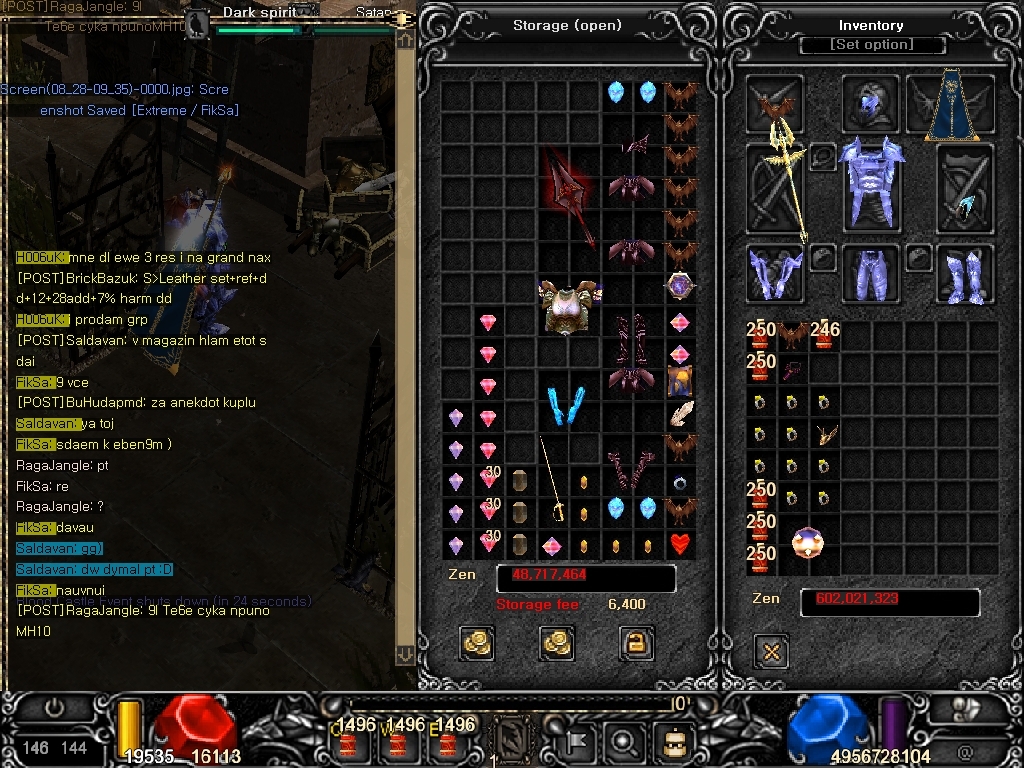Select the equipped chest armor slot
Image resolution: width=1024 pixels, height=768 pixels.
pyautogui.click(x=872, y=184)
